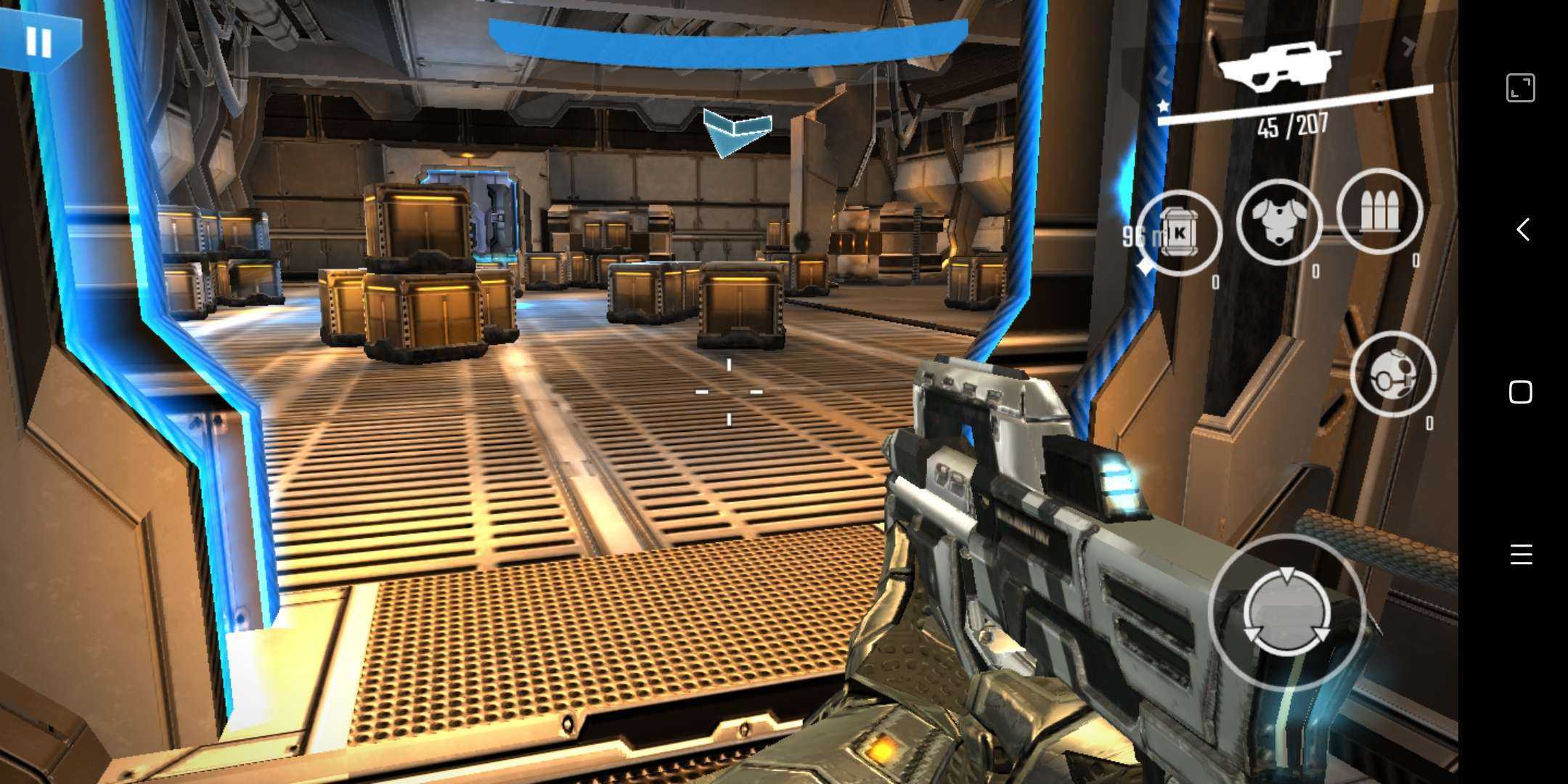The width and height of the screenshot is (1568, 784).
Task: Use the medkit canister item
Action: pos(1179,232)
